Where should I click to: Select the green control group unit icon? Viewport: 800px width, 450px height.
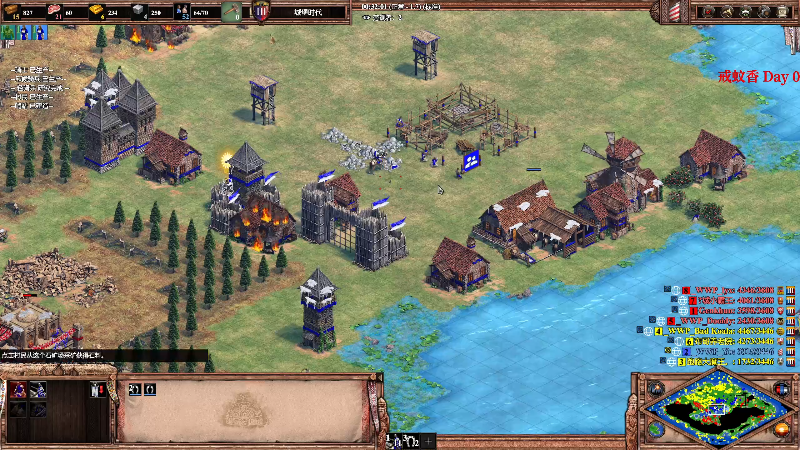(x=9, y=32)
